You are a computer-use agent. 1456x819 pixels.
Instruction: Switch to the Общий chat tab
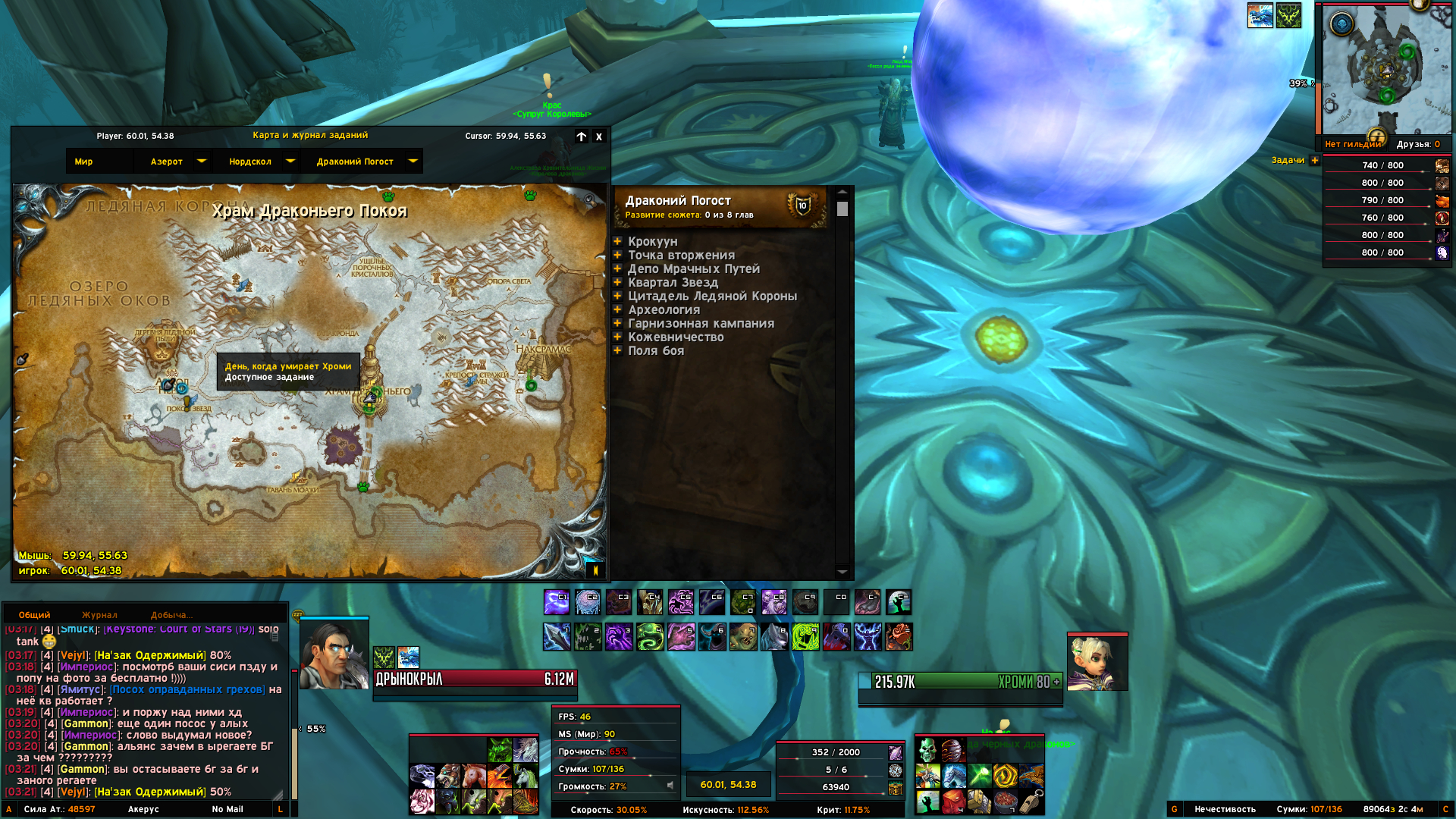[x=35, y=615]
